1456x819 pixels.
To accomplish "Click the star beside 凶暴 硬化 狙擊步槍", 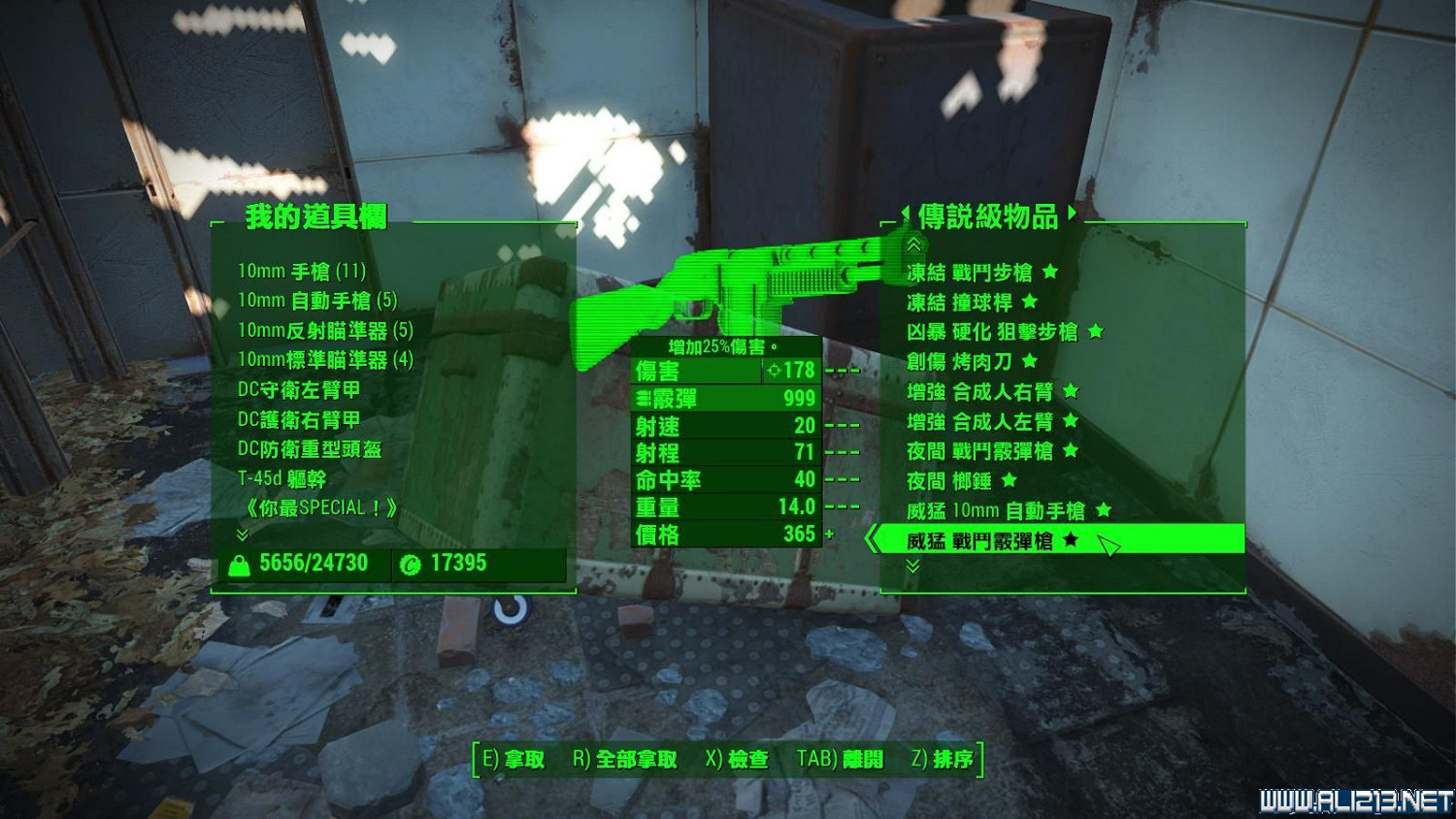I will click(1095, 332).
